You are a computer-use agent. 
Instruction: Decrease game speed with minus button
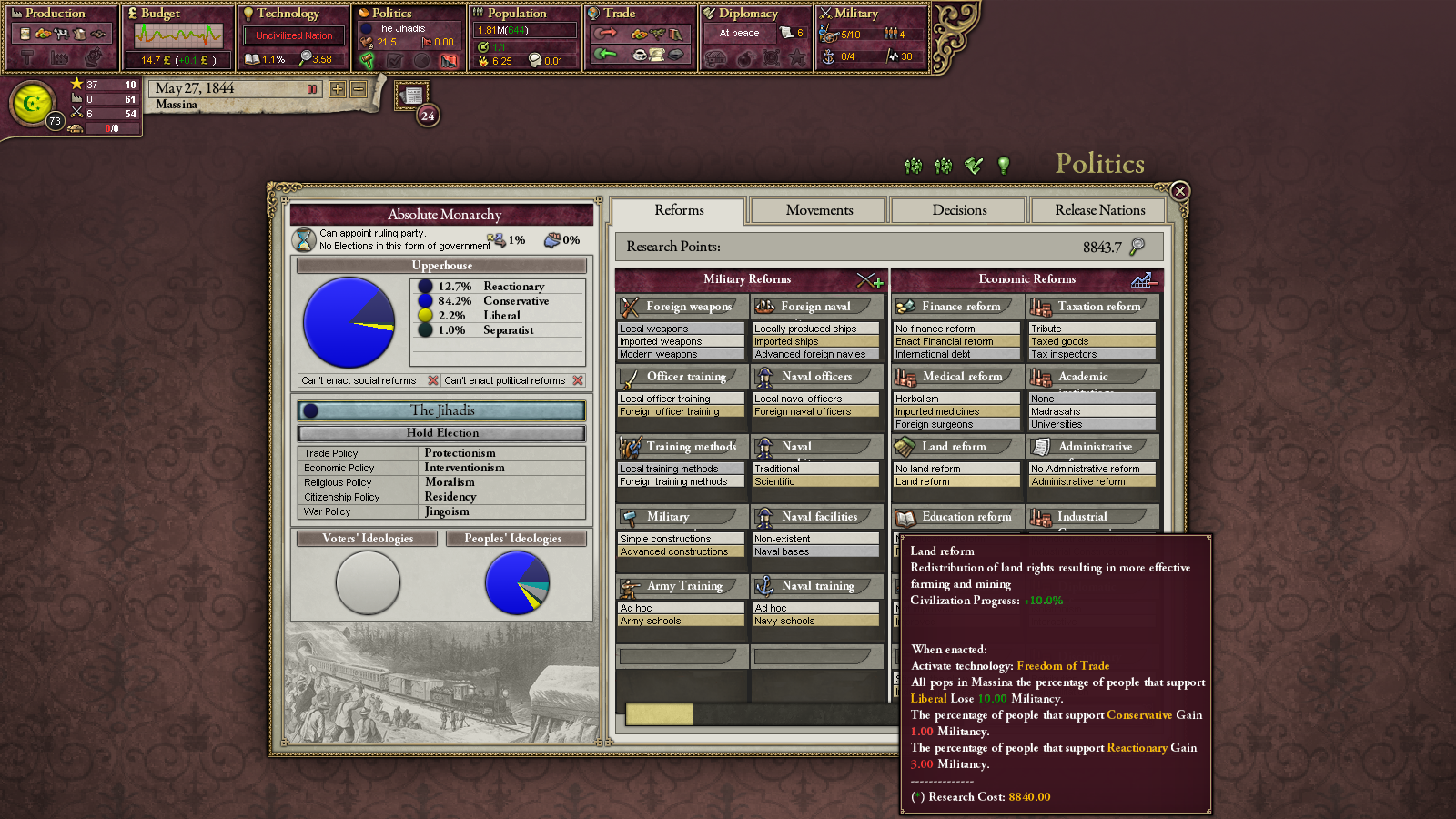(359, 89)
